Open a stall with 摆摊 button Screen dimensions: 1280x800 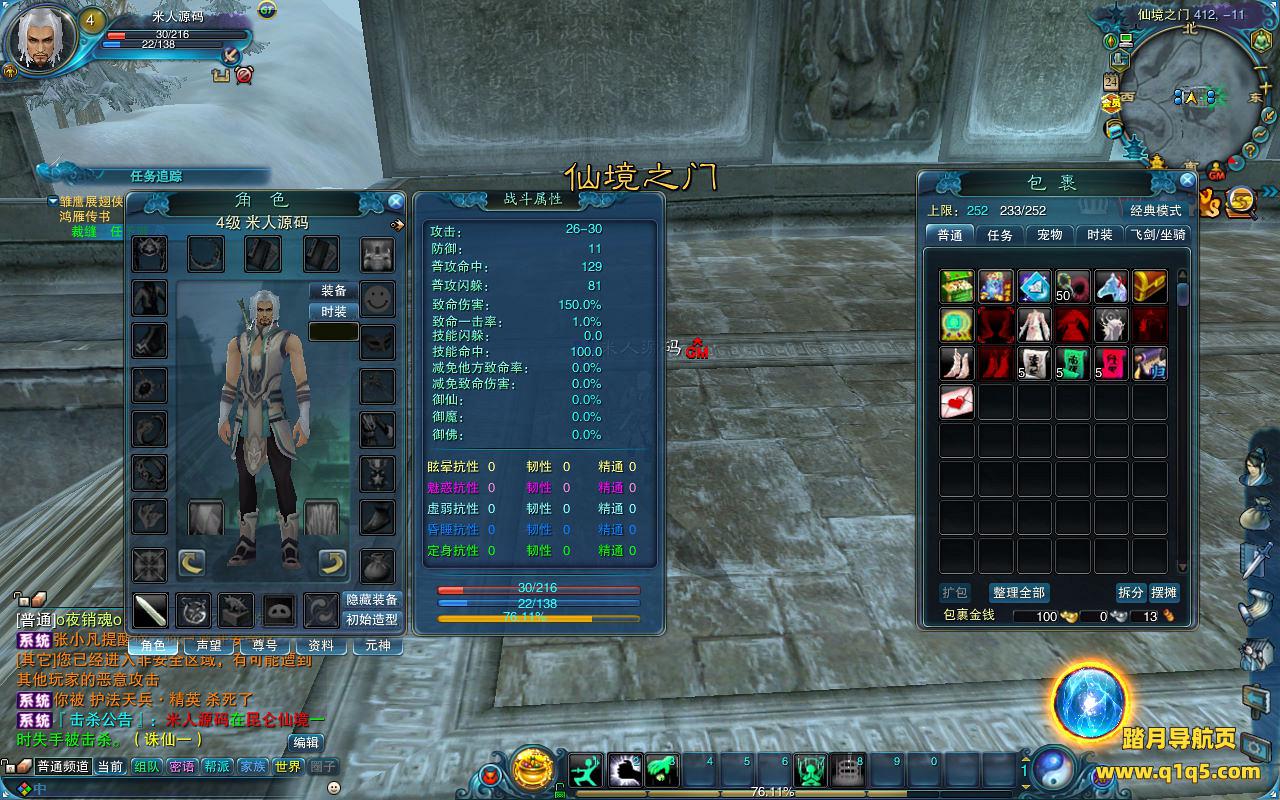pyautogui.click(x=1164, y=593)
